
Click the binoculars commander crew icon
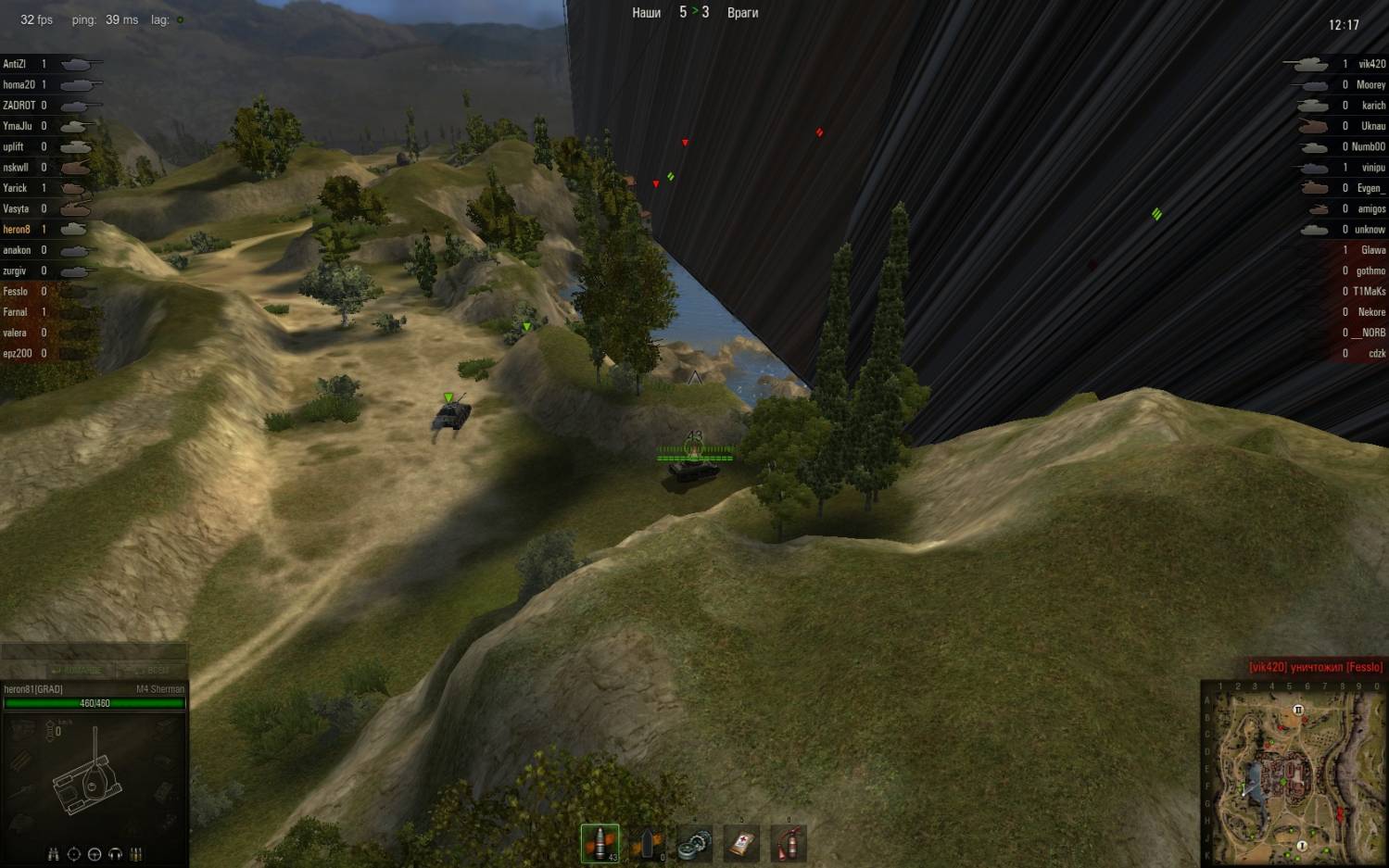[53, 854]
